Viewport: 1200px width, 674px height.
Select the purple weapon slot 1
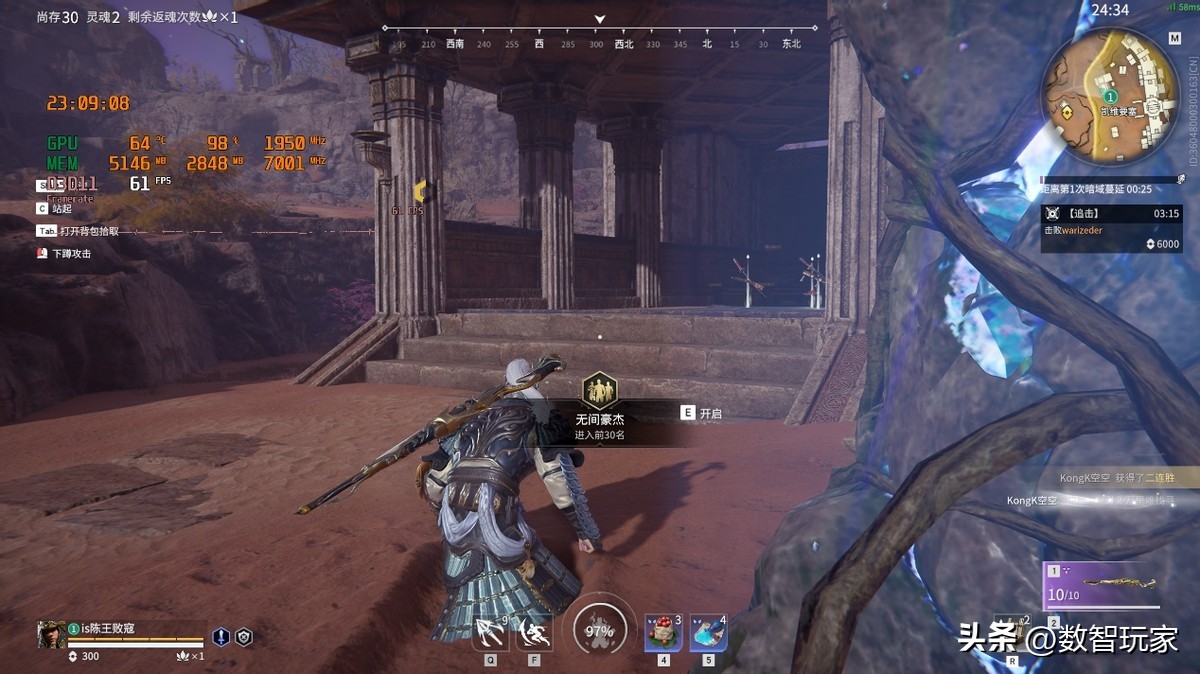(1102, 586)
